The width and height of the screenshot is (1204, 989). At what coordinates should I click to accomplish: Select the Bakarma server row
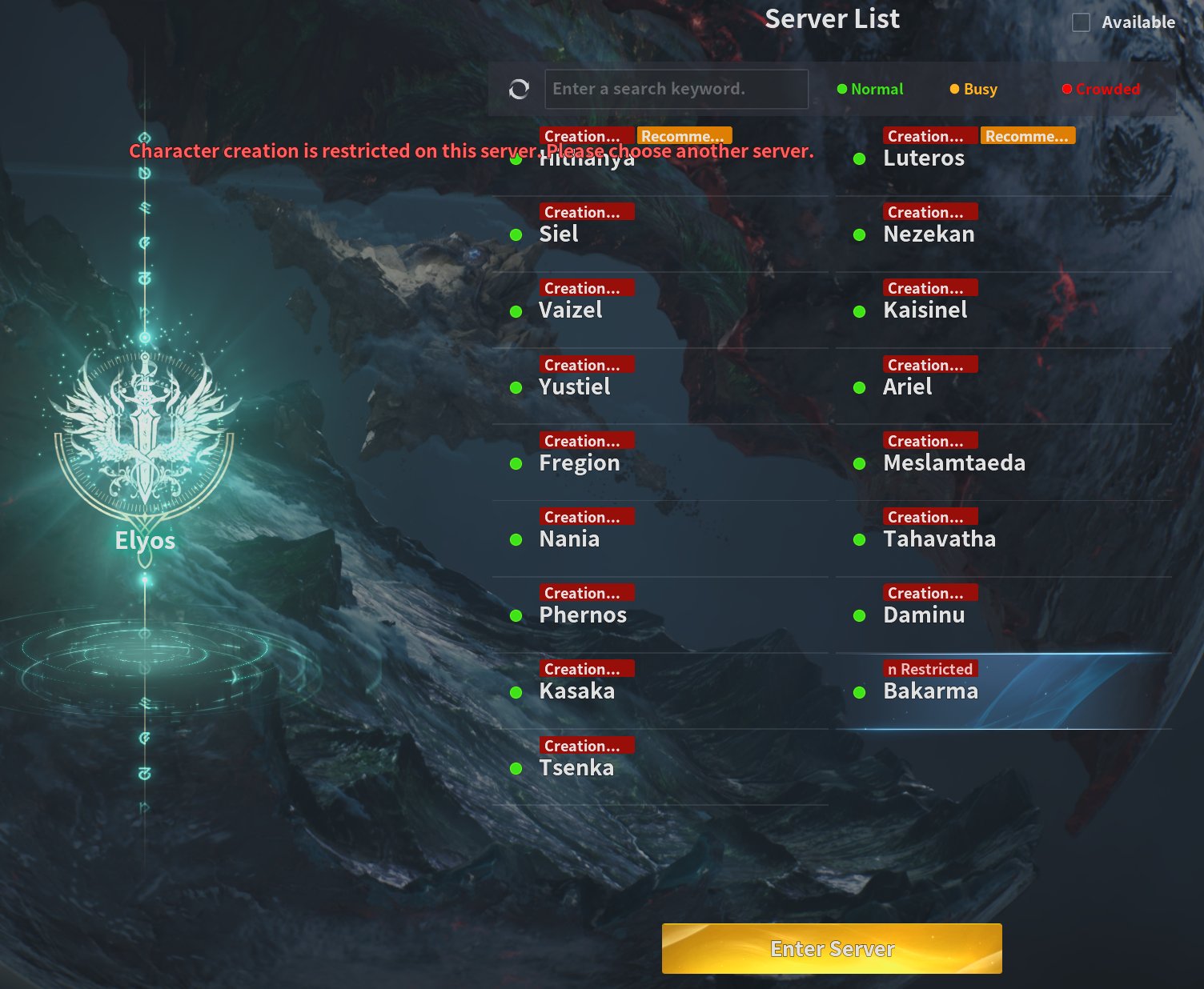930,691
